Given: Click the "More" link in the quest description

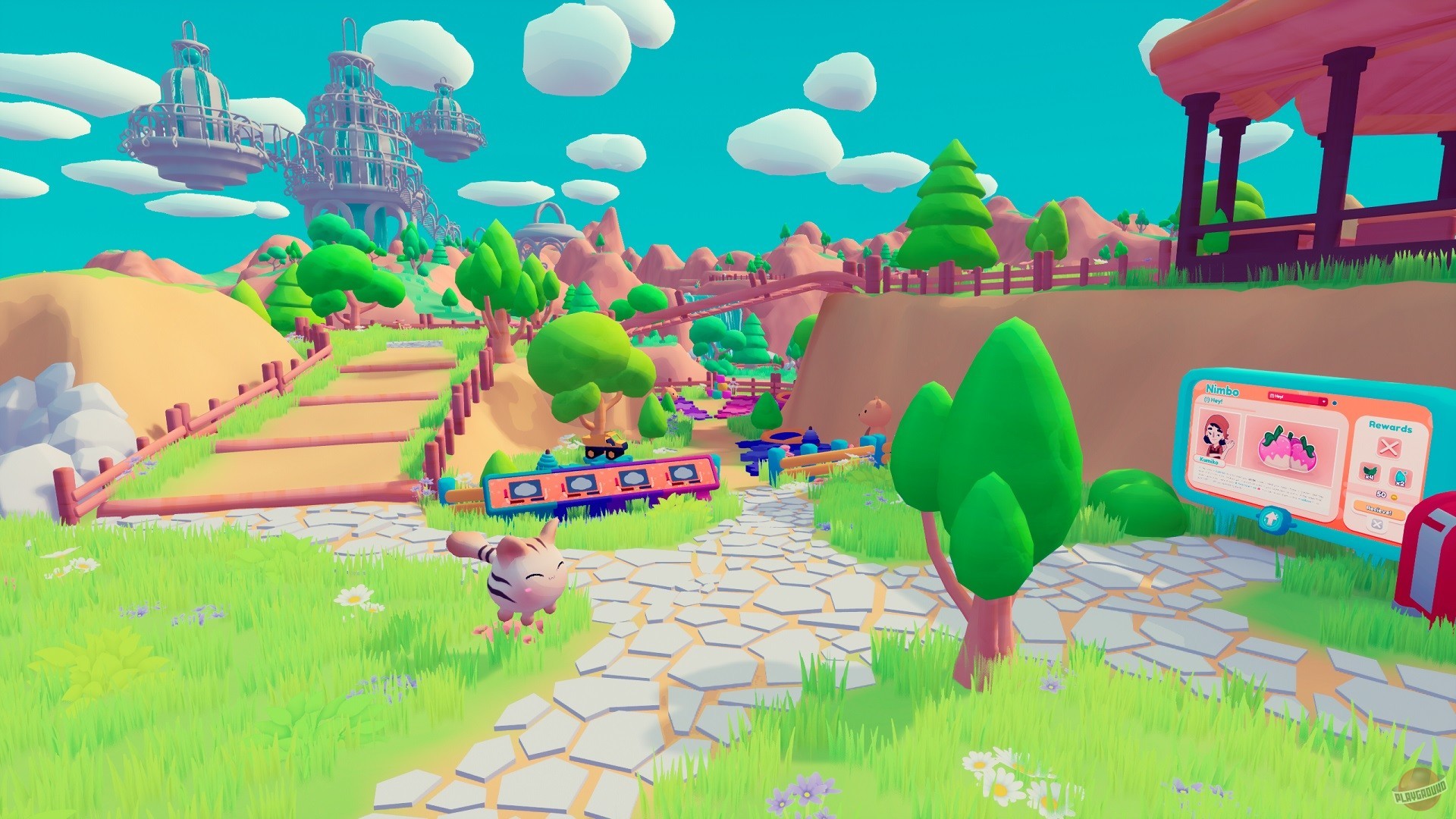Looking at the screenshot, I should point(1305,500).
